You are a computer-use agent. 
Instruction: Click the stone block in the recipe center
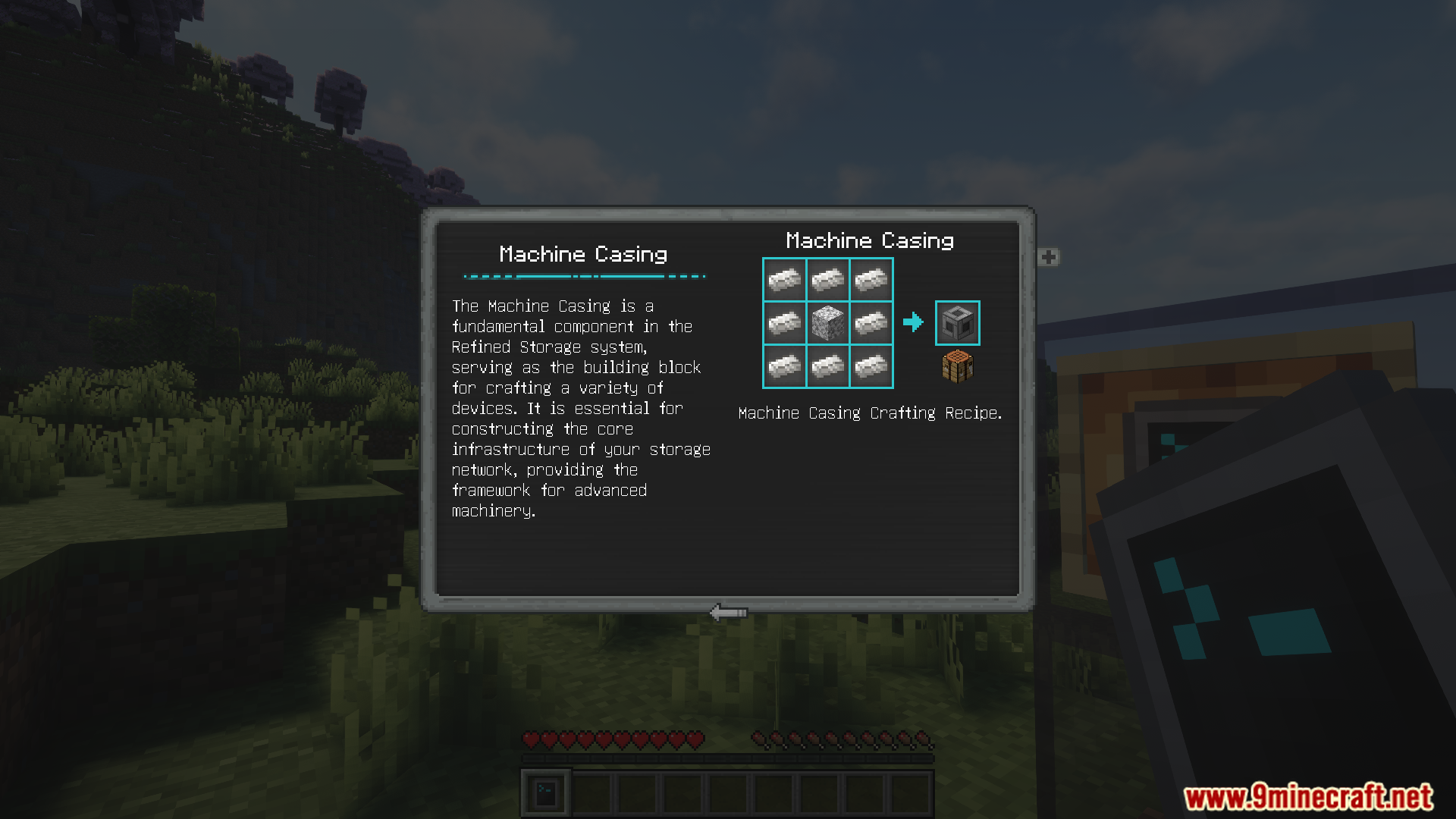point(827,323)
